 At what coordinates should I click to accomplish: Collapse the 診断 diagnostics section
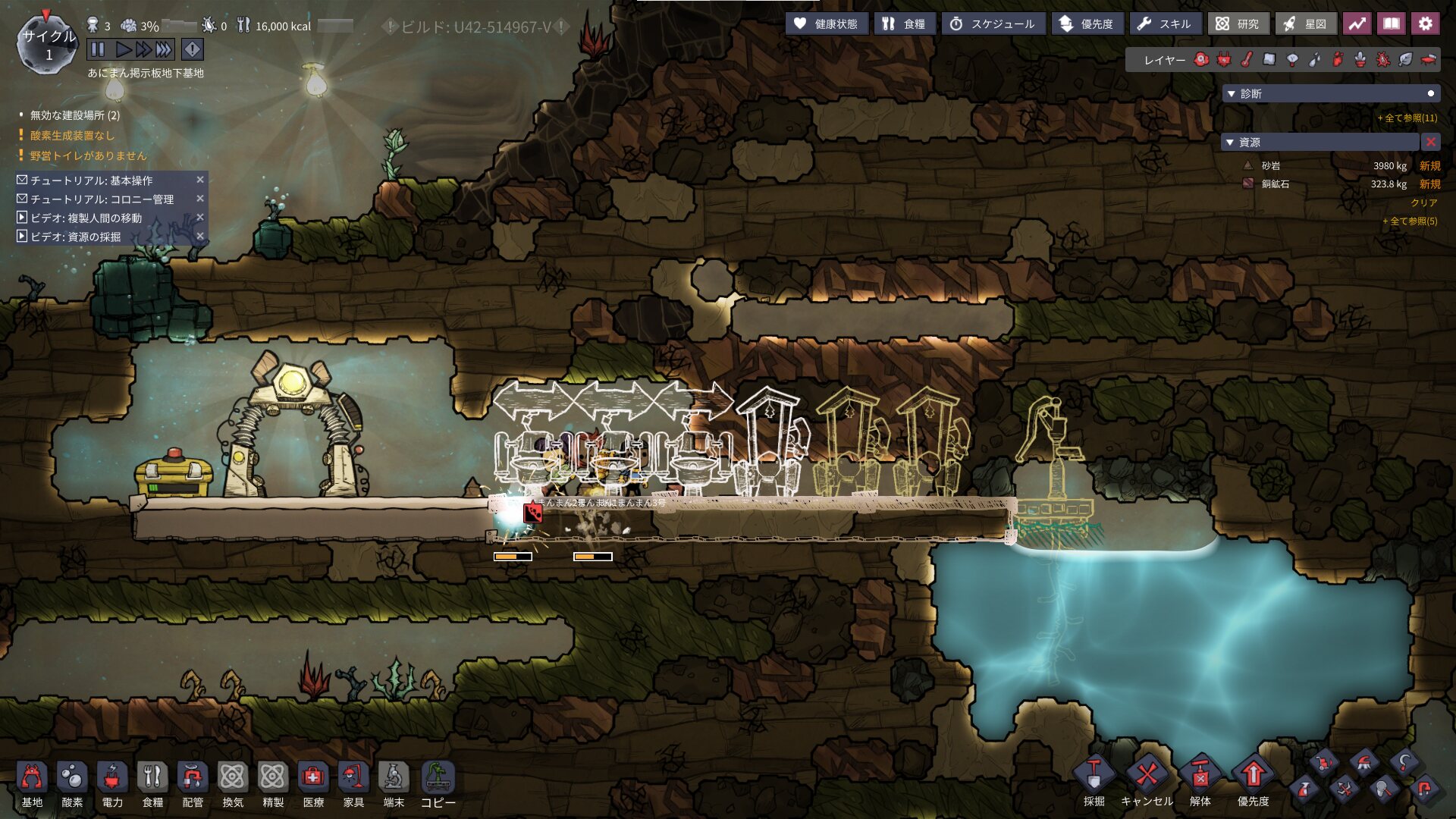[x=1232, y=94]
